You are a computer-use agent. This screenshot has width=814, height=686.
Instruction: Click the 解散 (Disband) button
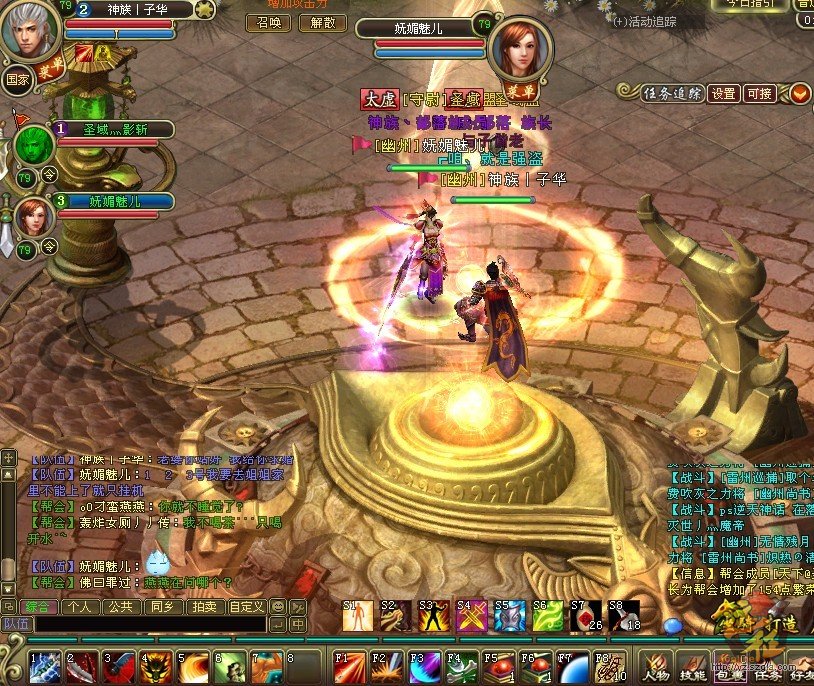pyautogui.click(x=322, y=22)
